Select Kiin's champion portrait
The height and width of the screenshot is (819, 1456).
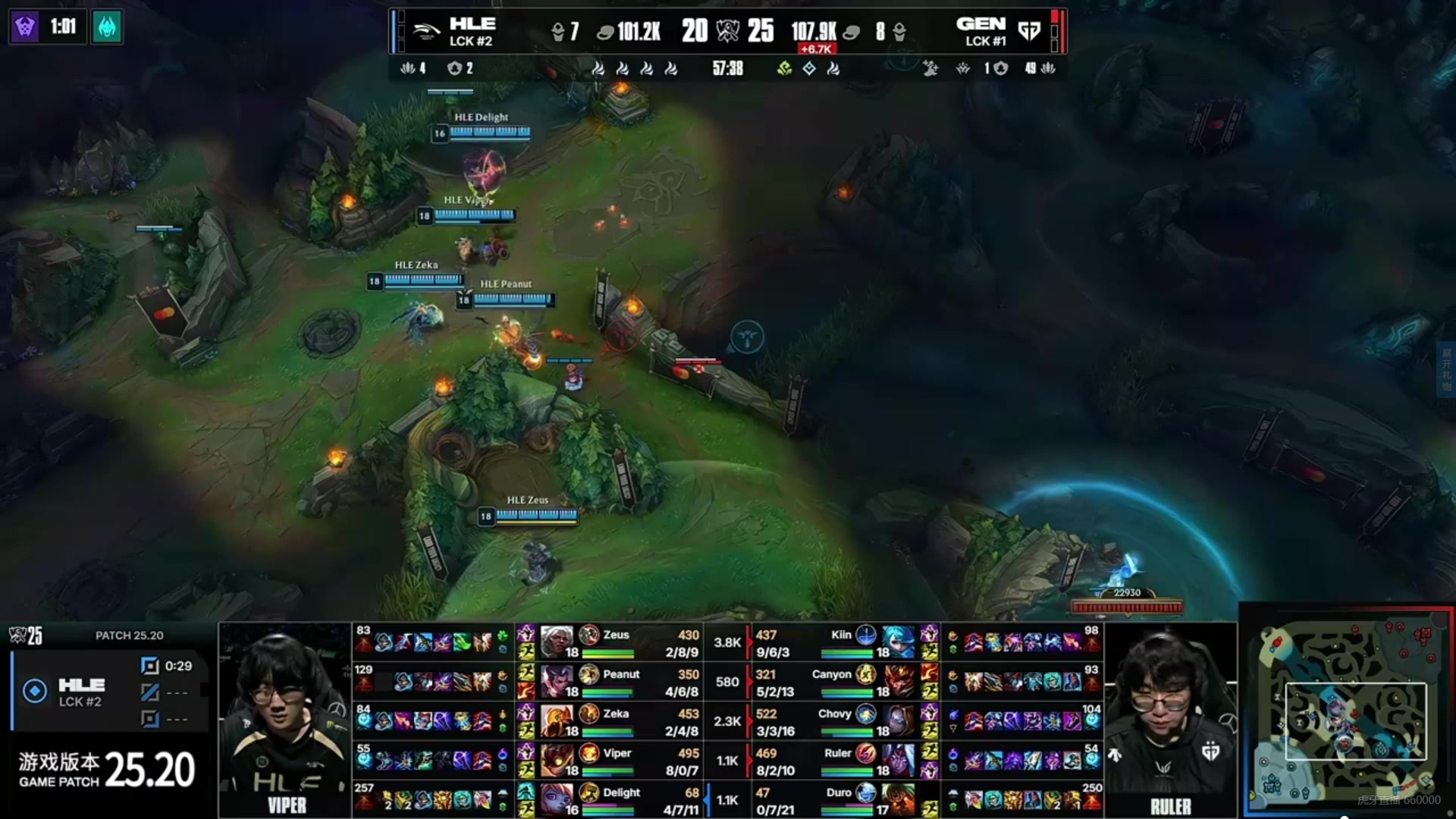pos(898,642)
